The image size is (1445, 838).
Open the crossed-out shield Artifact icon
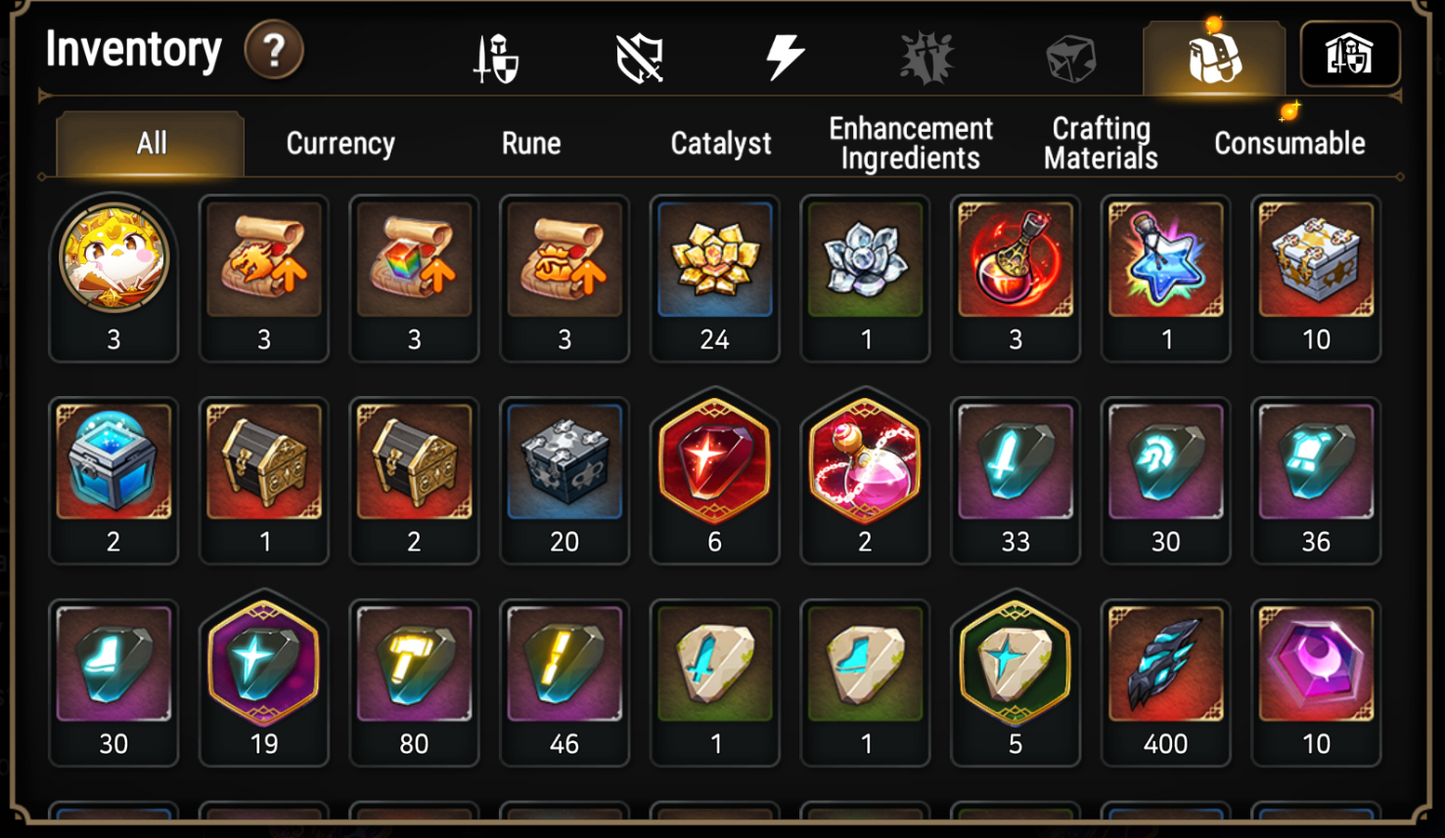point(638,55)
